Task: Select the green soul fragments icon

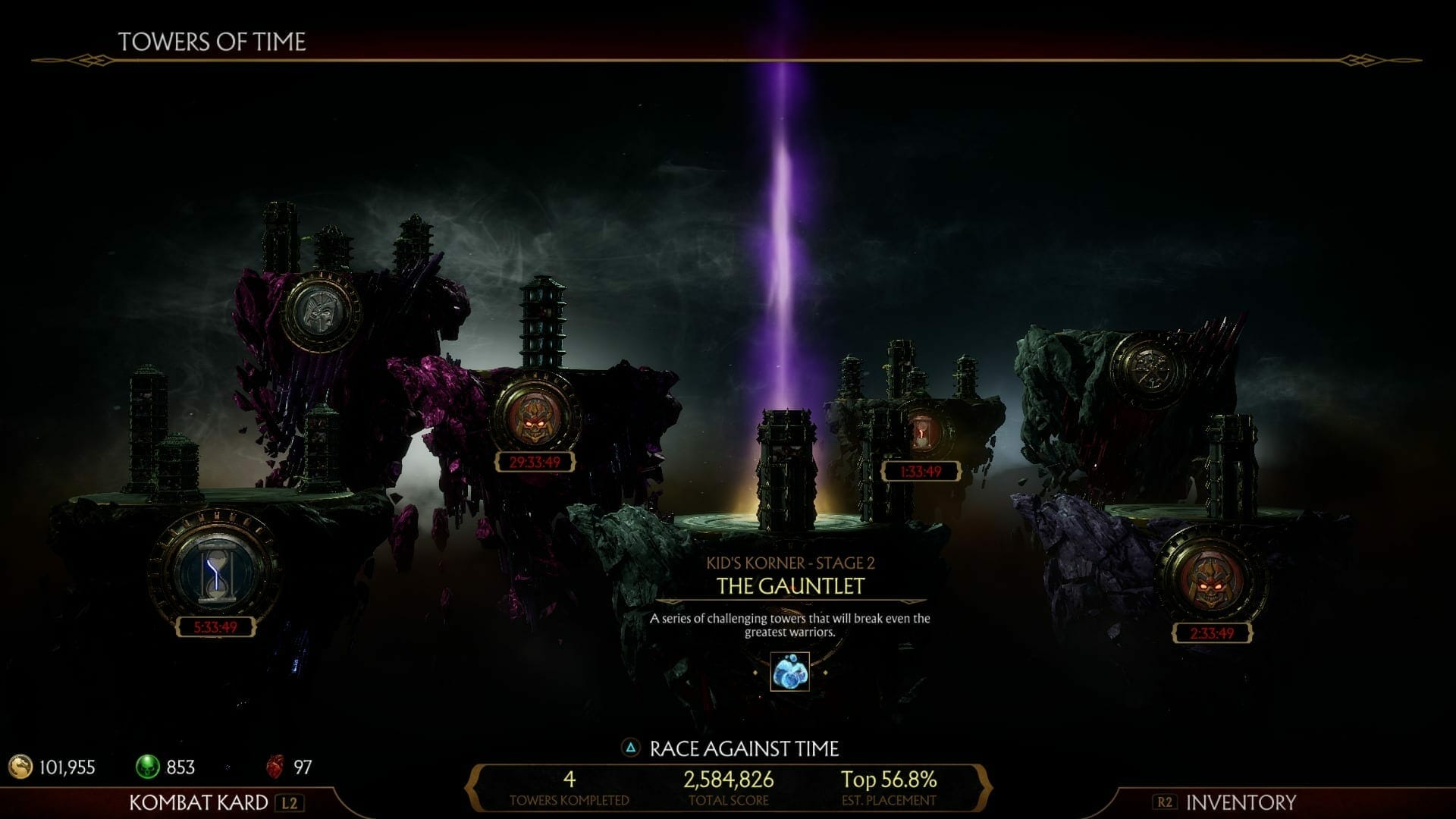Action: tap(149, 767)
